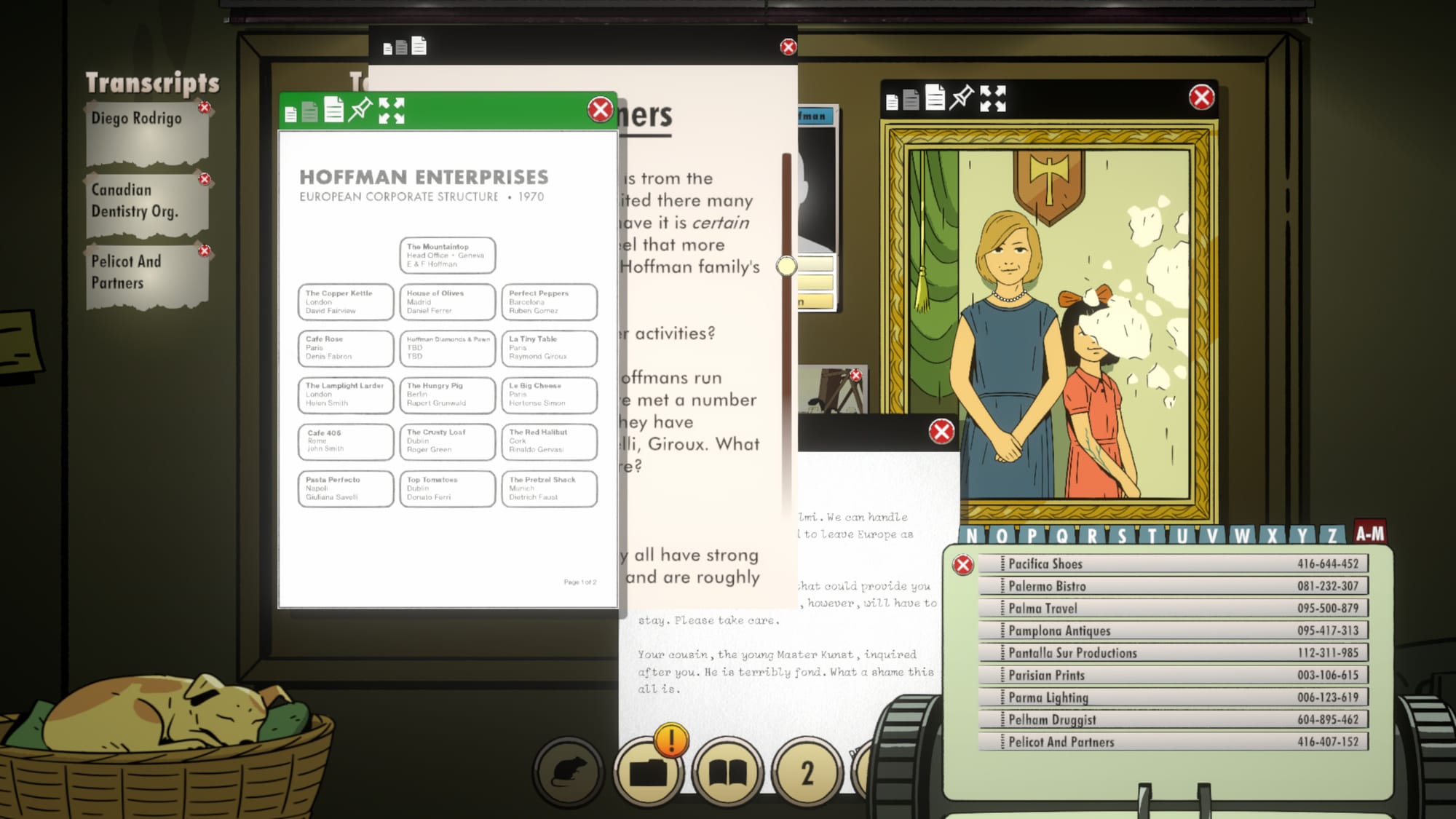
Task: Close the typewritten letter window
Action: pos(941,432)
